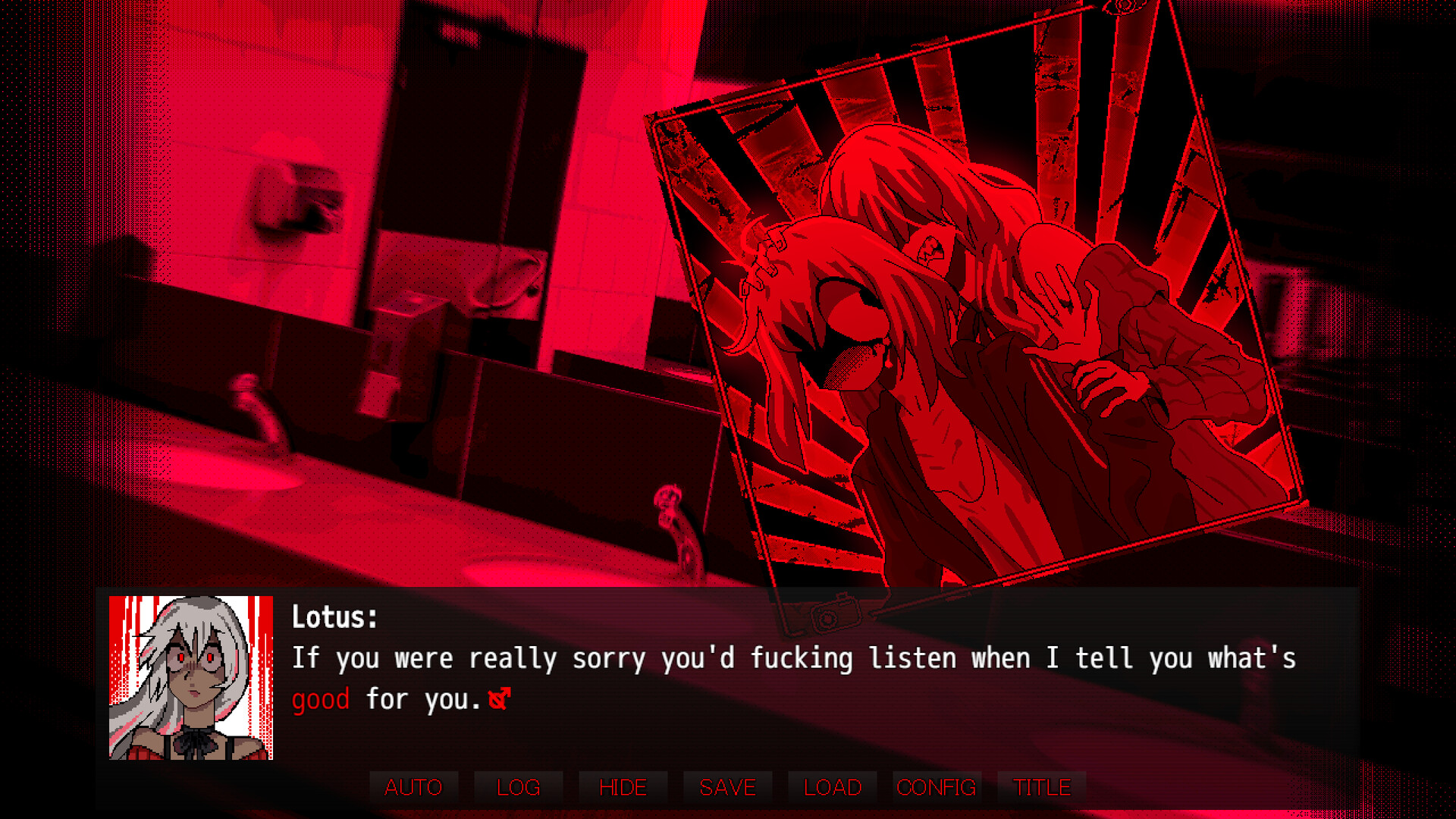Expand the message history with LOG
Image resolution: width=1456 pixels, height=819 pixels.
click(518, 787)
